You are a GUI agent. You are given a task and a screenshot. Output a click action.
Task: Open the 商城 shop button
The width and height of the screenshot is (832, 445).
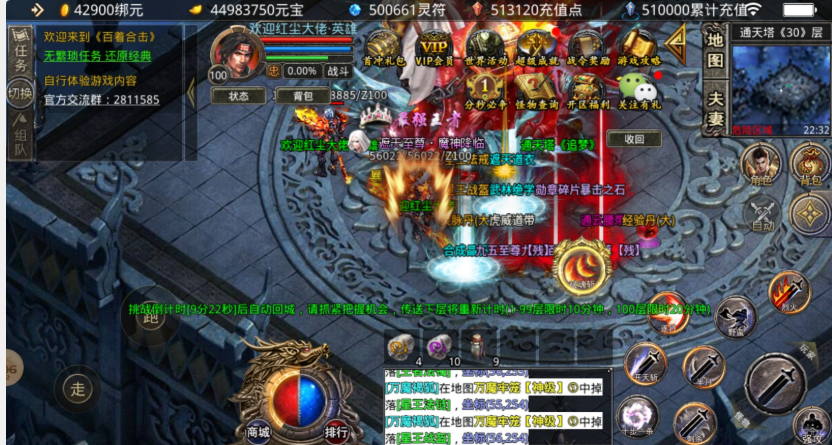[259, 432]
